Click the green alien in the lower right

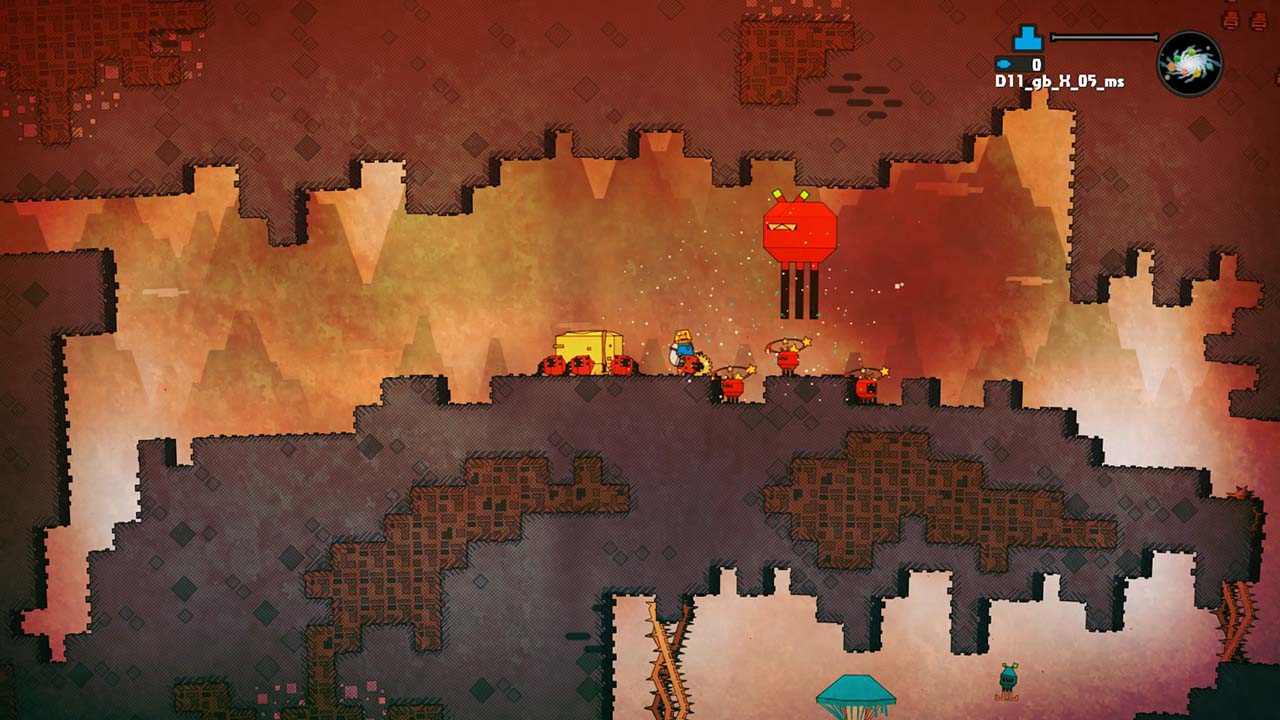(x=1008, y=681)
